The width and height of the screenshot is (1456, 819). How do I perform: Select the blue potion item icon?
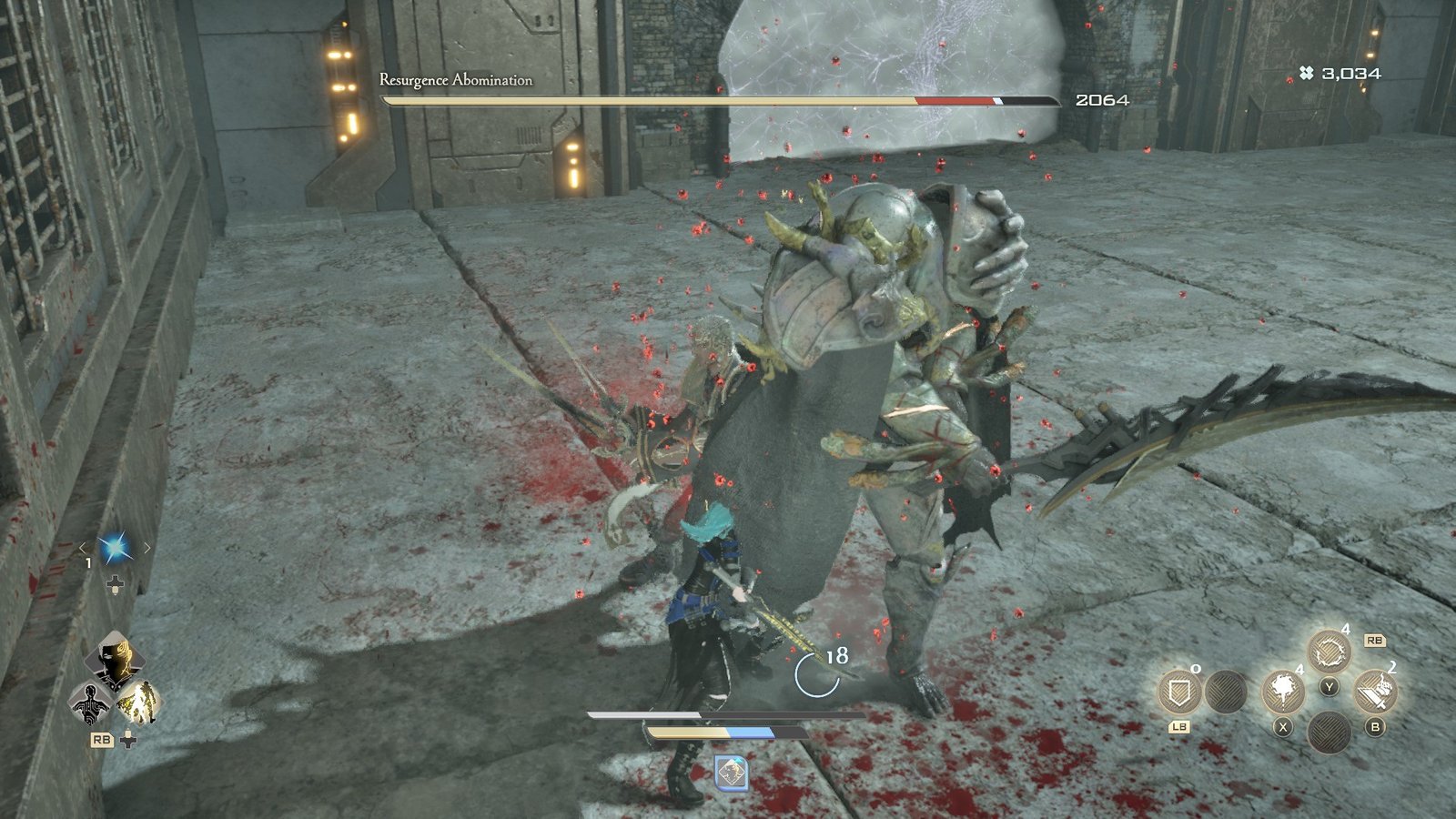115,548
